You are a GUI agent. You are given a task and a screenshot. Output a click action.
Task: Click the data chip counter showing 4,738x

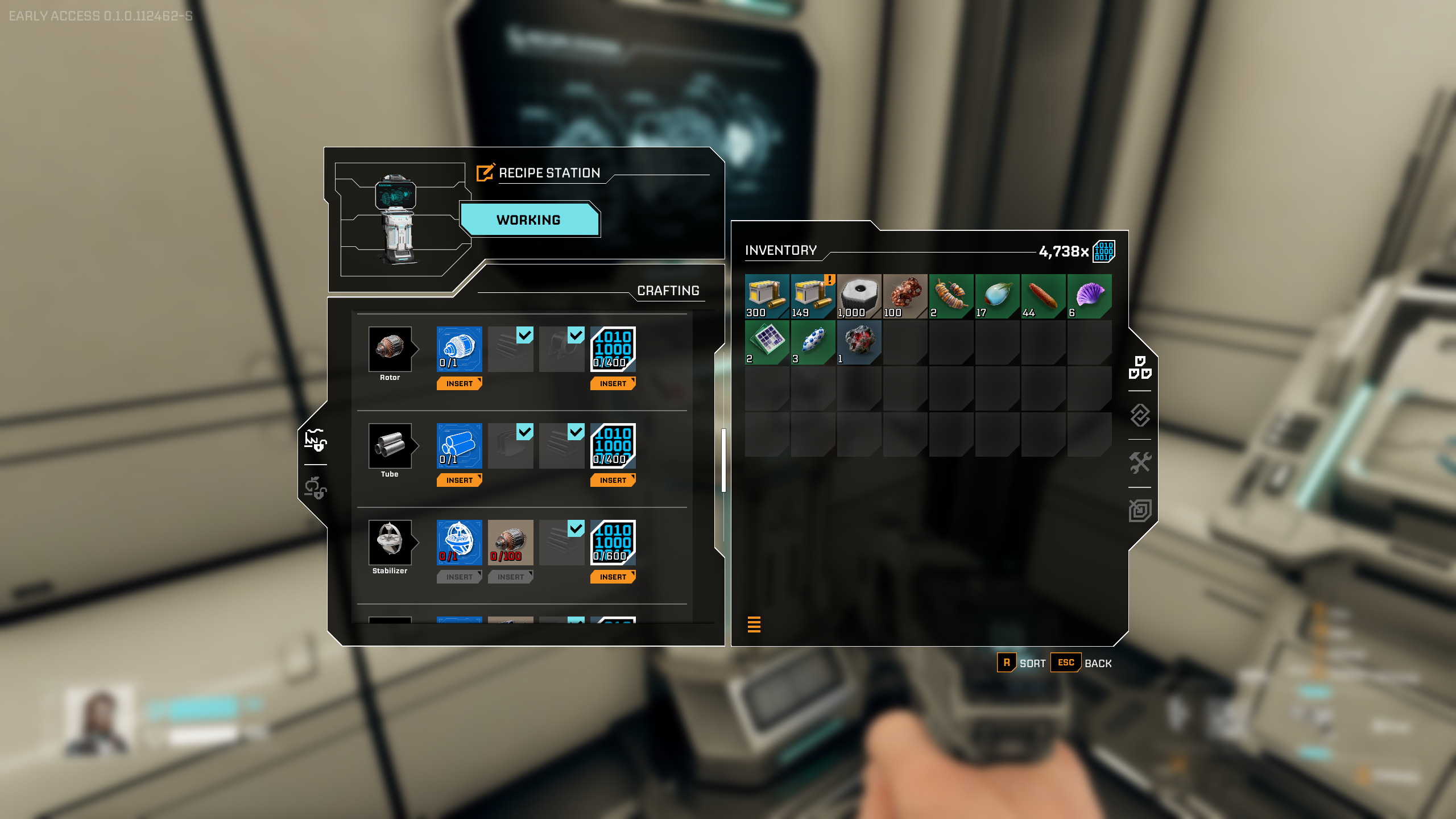tap(1069, 250)
